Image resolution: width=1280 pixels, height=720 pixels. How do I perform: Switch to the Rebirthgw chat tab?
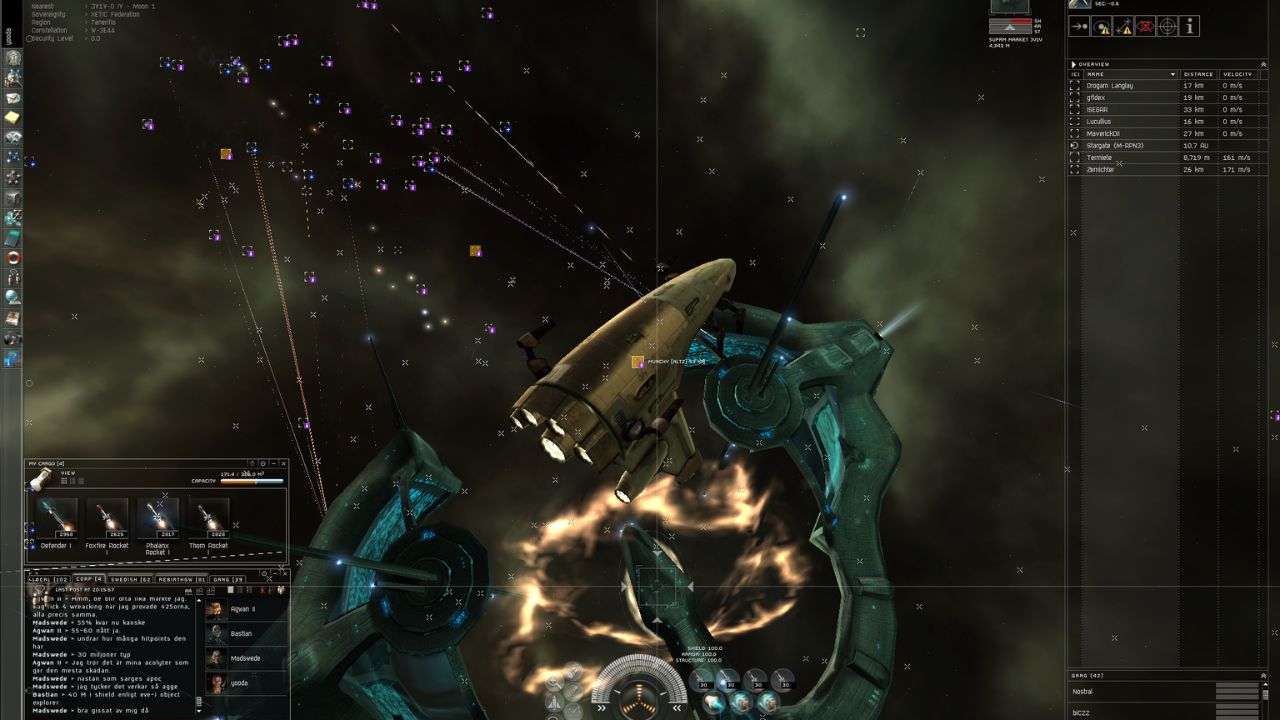tap(181, 579)
